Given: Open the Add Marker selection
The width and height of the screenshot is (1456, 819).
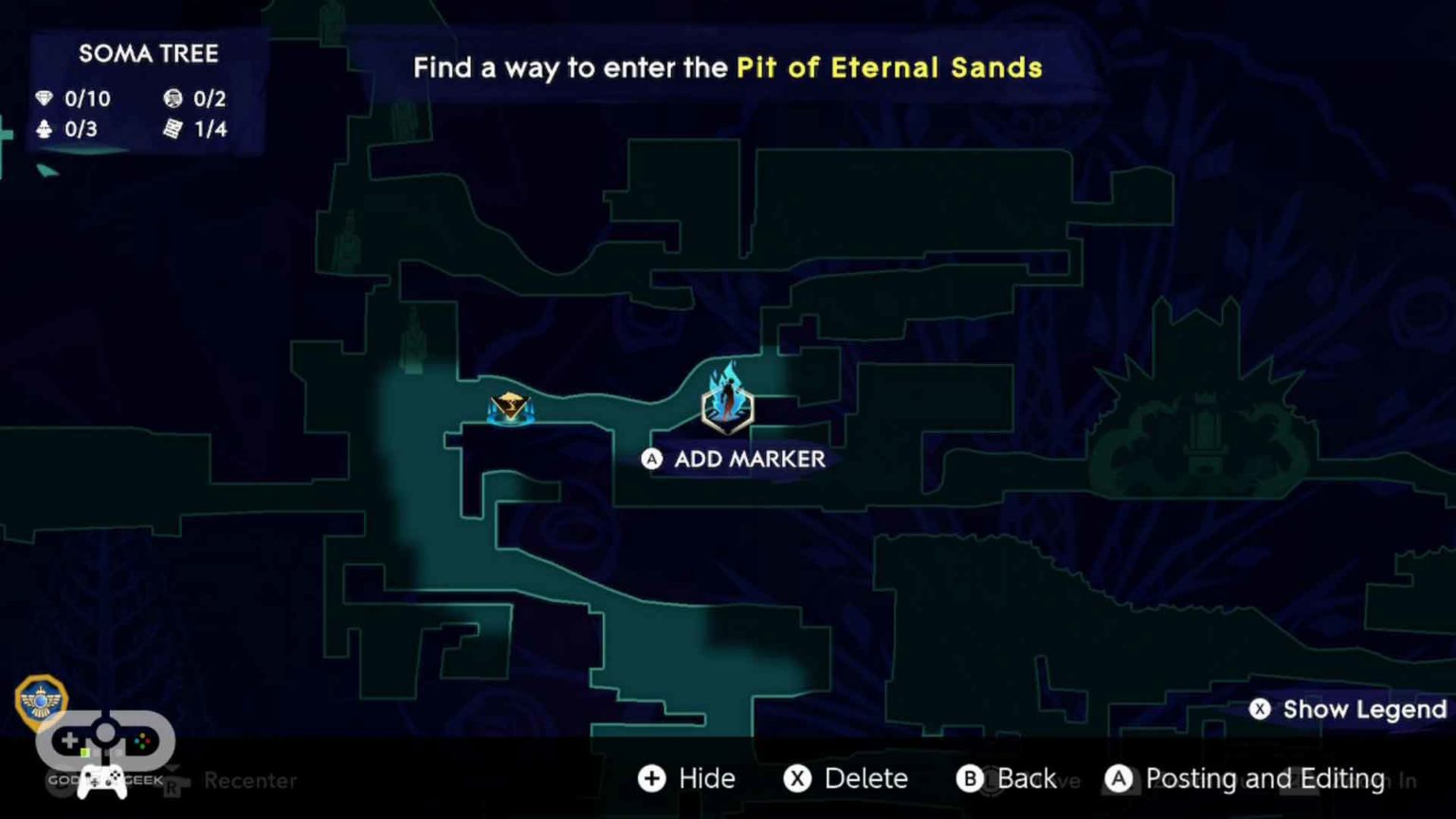Looking at the screenshot, I should click(x=735, y=460).
